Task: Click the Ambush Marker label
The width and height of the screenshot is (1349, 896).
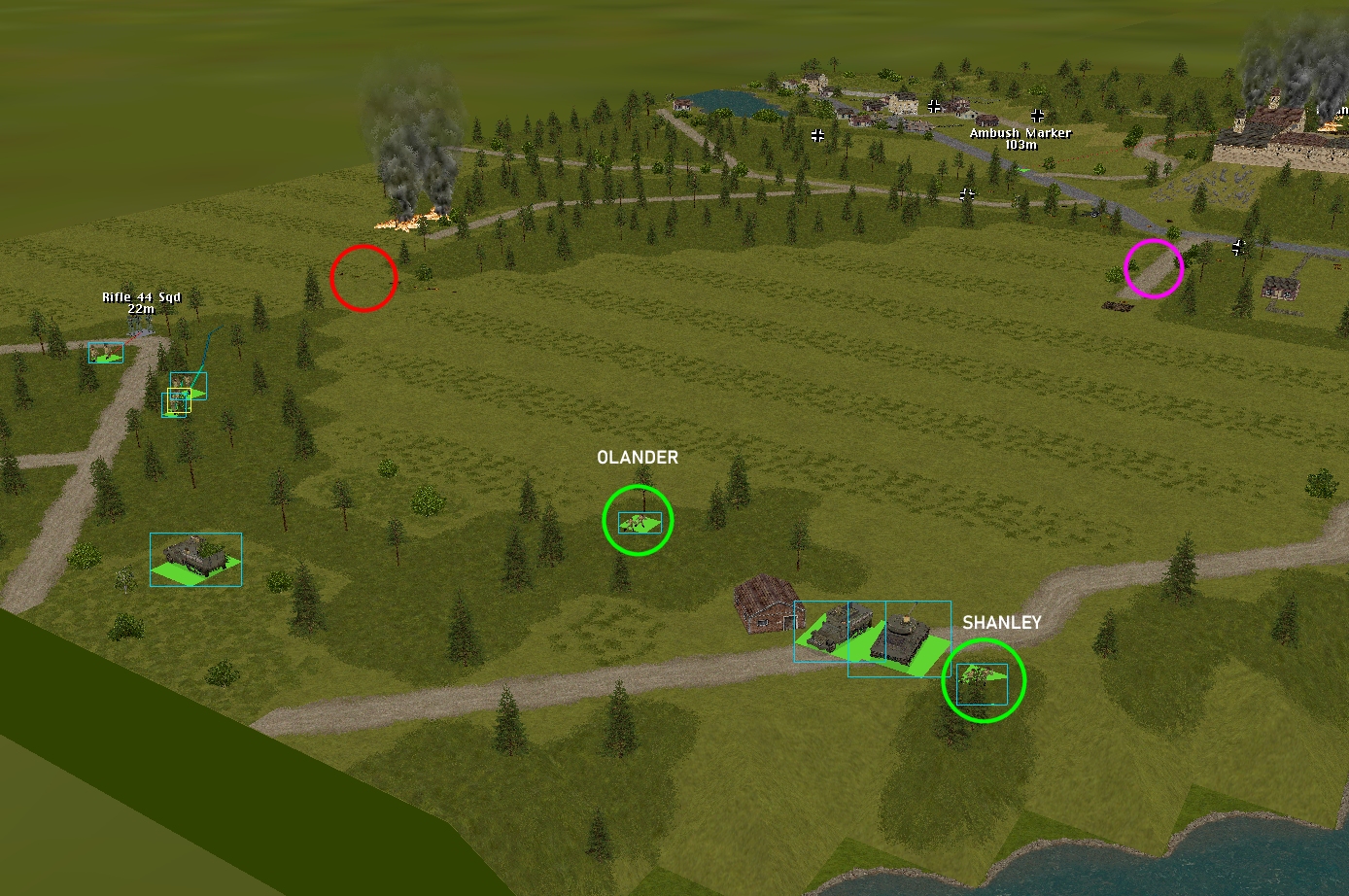Action: [1020, 133]
